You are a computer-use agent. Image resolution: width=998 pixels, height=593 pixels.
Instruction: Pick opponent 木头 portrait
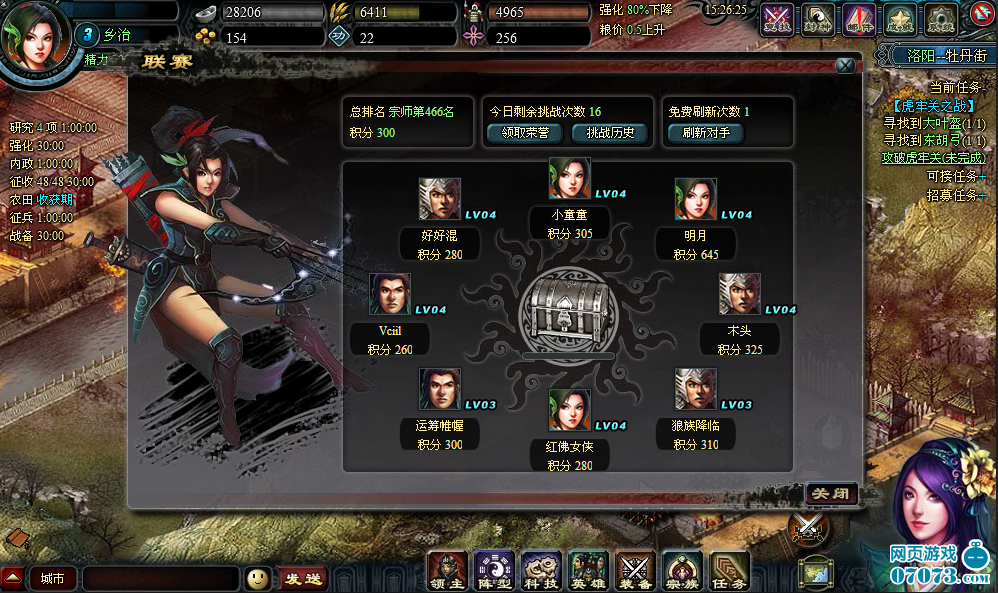739,294
